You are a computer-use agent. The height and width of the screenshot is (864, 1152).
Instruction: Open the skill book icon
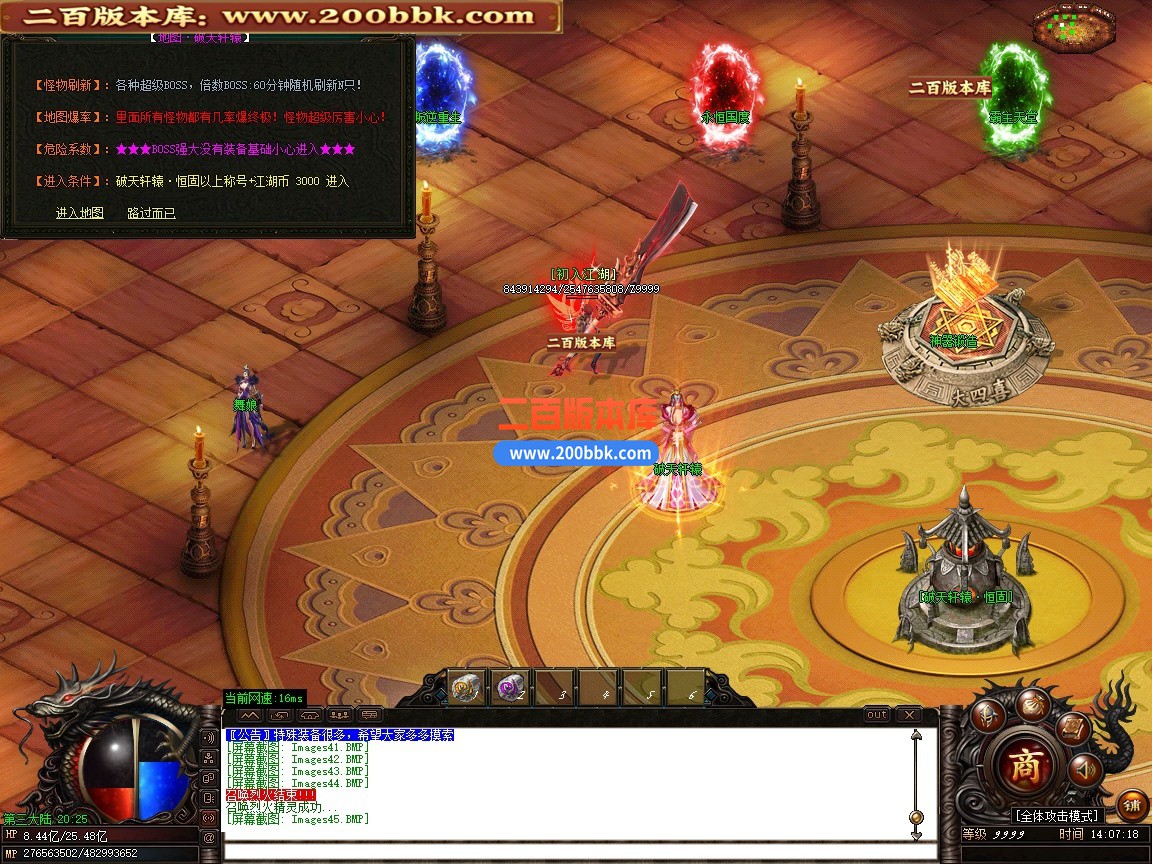[x=1073, y=727]
